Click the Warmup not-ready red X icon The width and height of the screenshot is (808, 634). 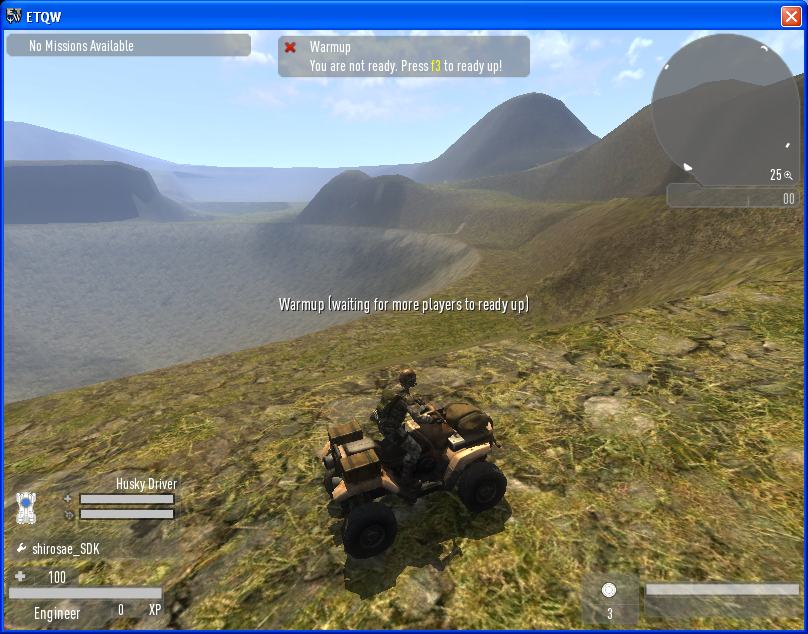coord(291,47)
